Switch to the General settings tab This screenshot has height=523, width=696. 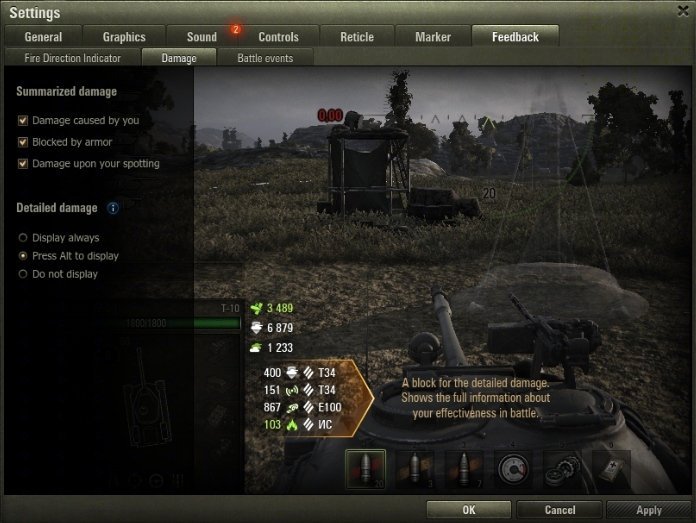43,37
